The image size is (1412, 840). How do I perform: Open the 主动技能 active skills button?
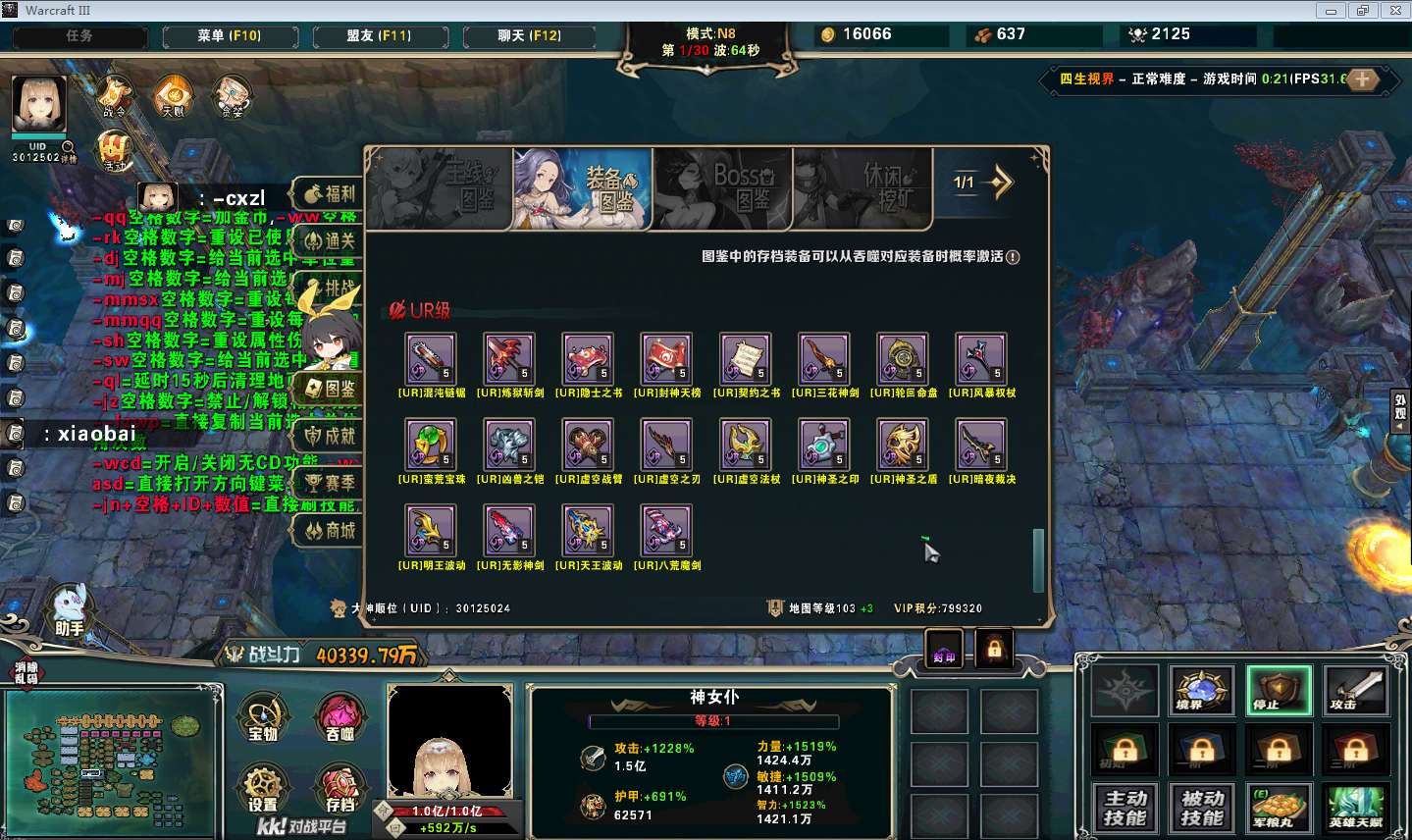(1124, 808)
